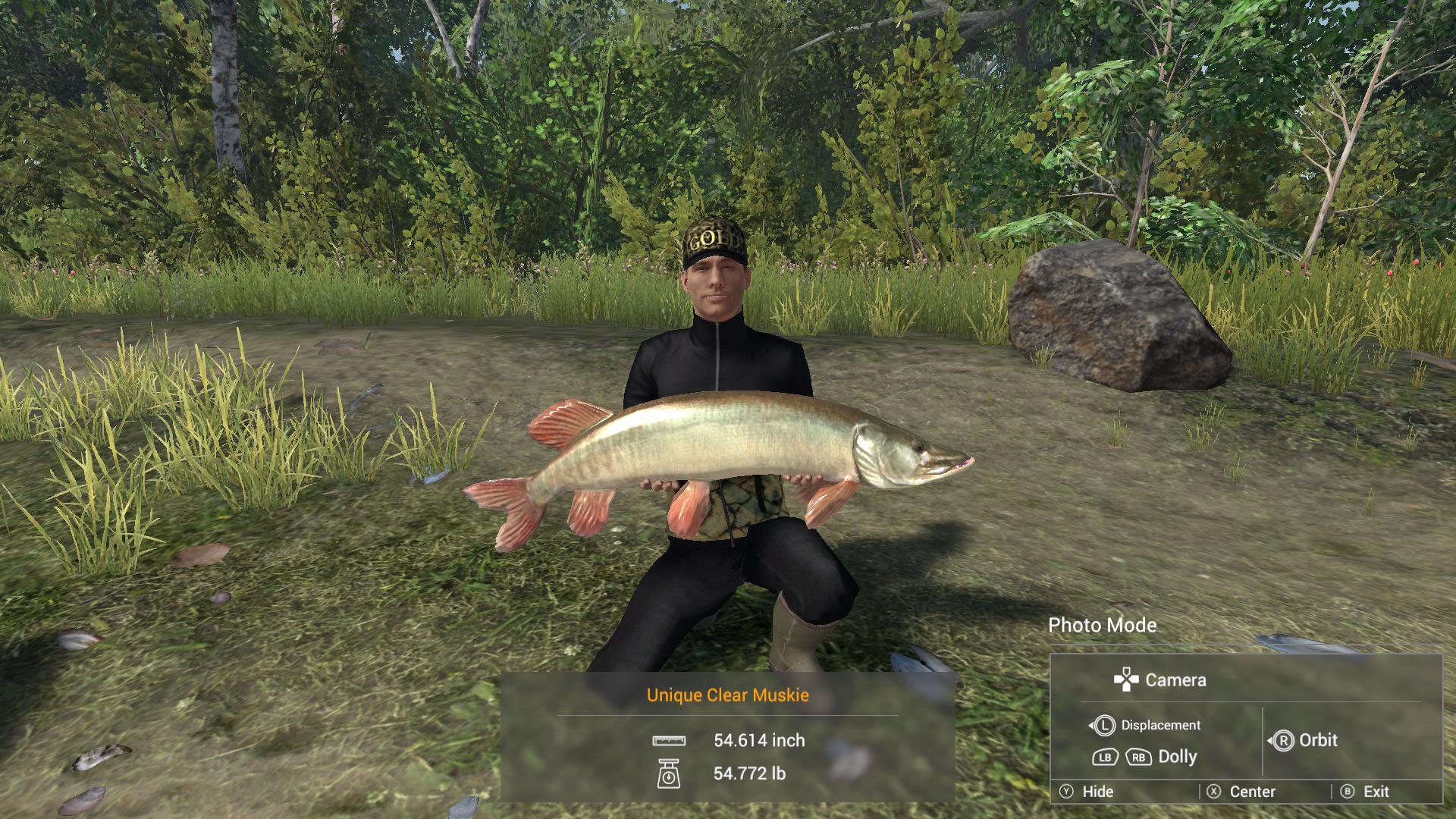Click the ruler icon beside the length measurement

[670, 741]
